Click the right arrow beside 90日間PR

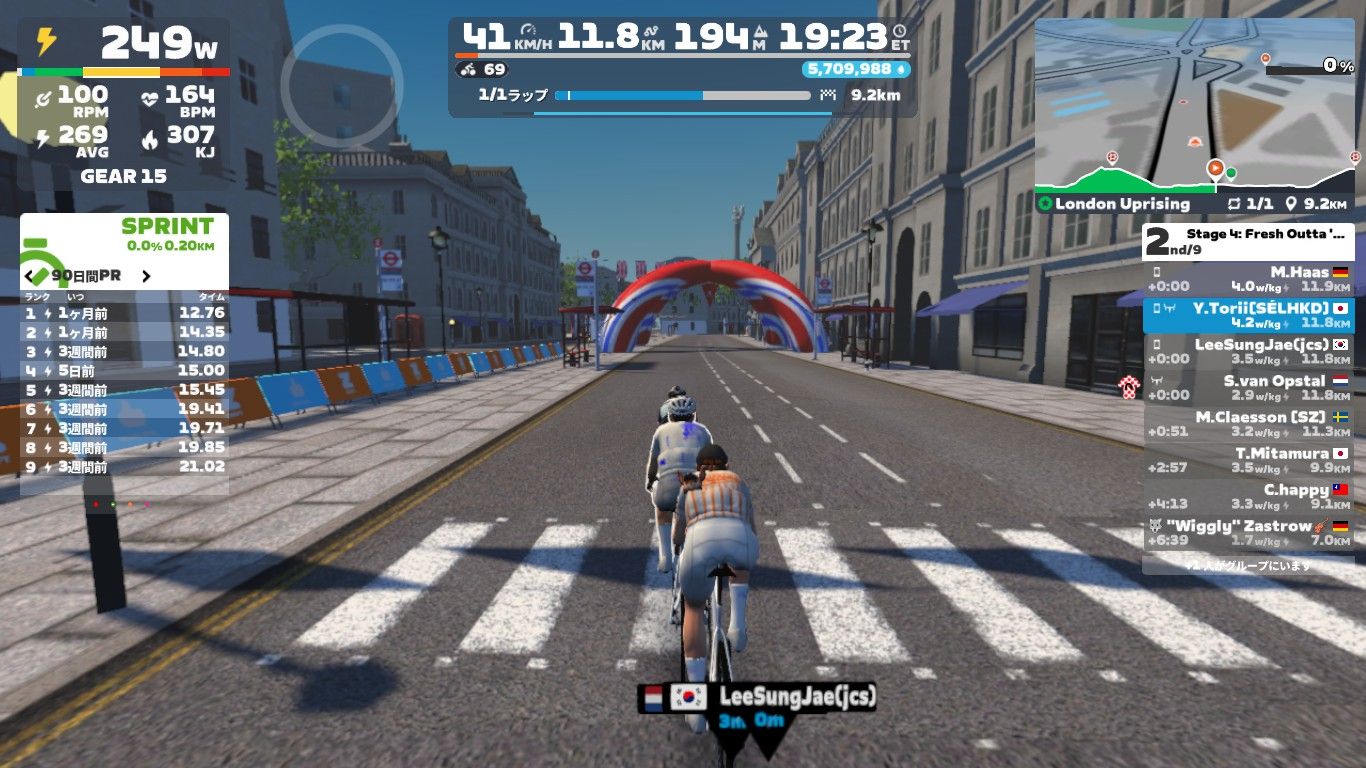coord(146,276)
